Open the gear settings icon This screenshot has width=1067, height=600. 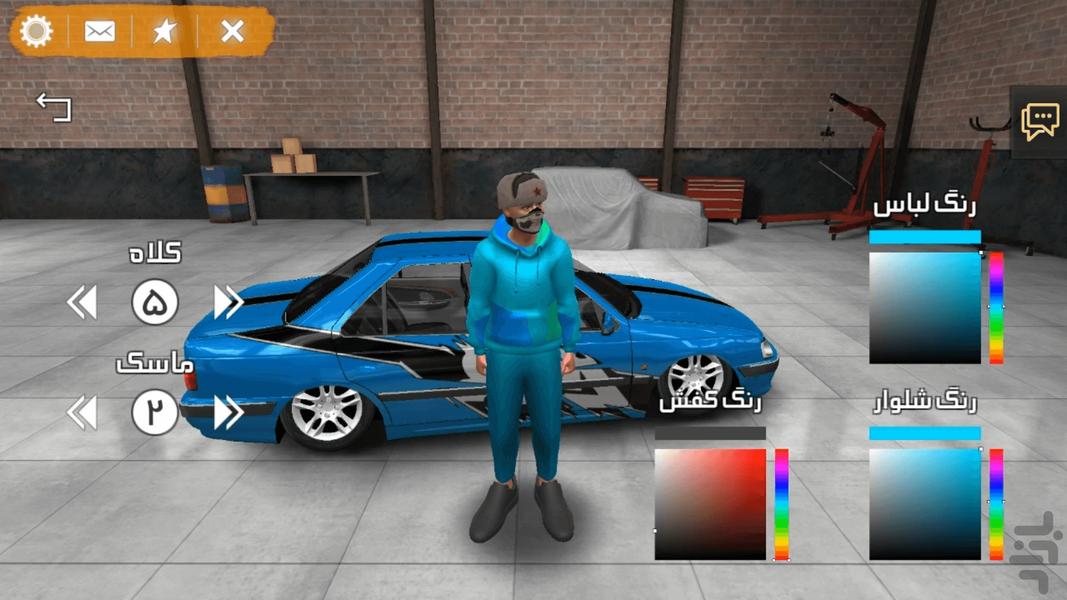click(37, 31)
